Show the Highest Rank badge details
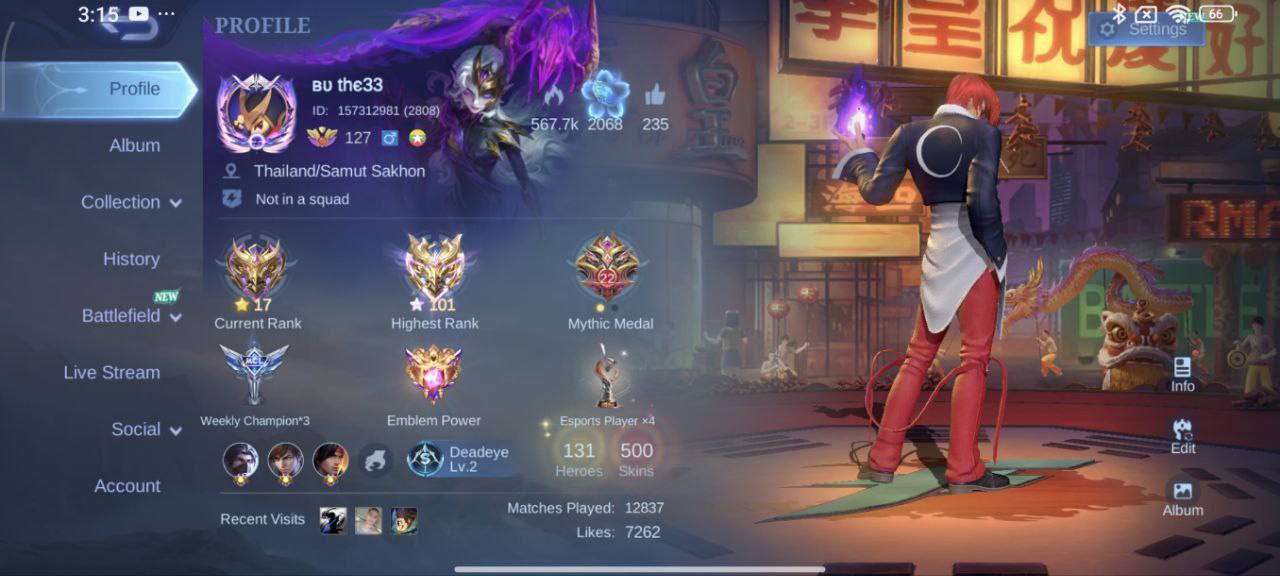This screenshot has height=576, width=1280. coord(434,268)
